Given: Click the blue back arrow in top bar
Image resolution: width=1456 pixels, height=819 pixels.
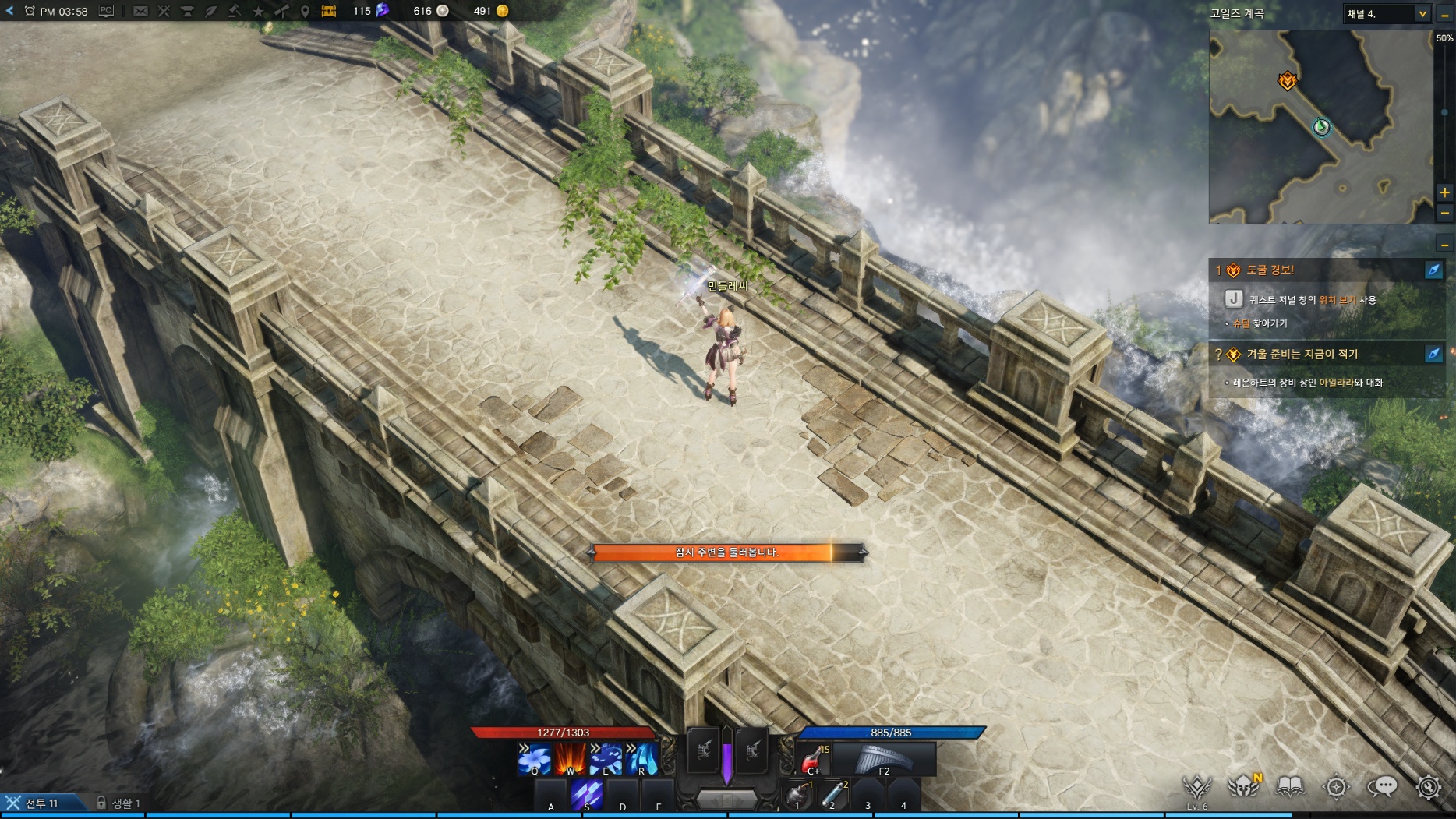Looking at the screenshot, I should click(9, 11).
